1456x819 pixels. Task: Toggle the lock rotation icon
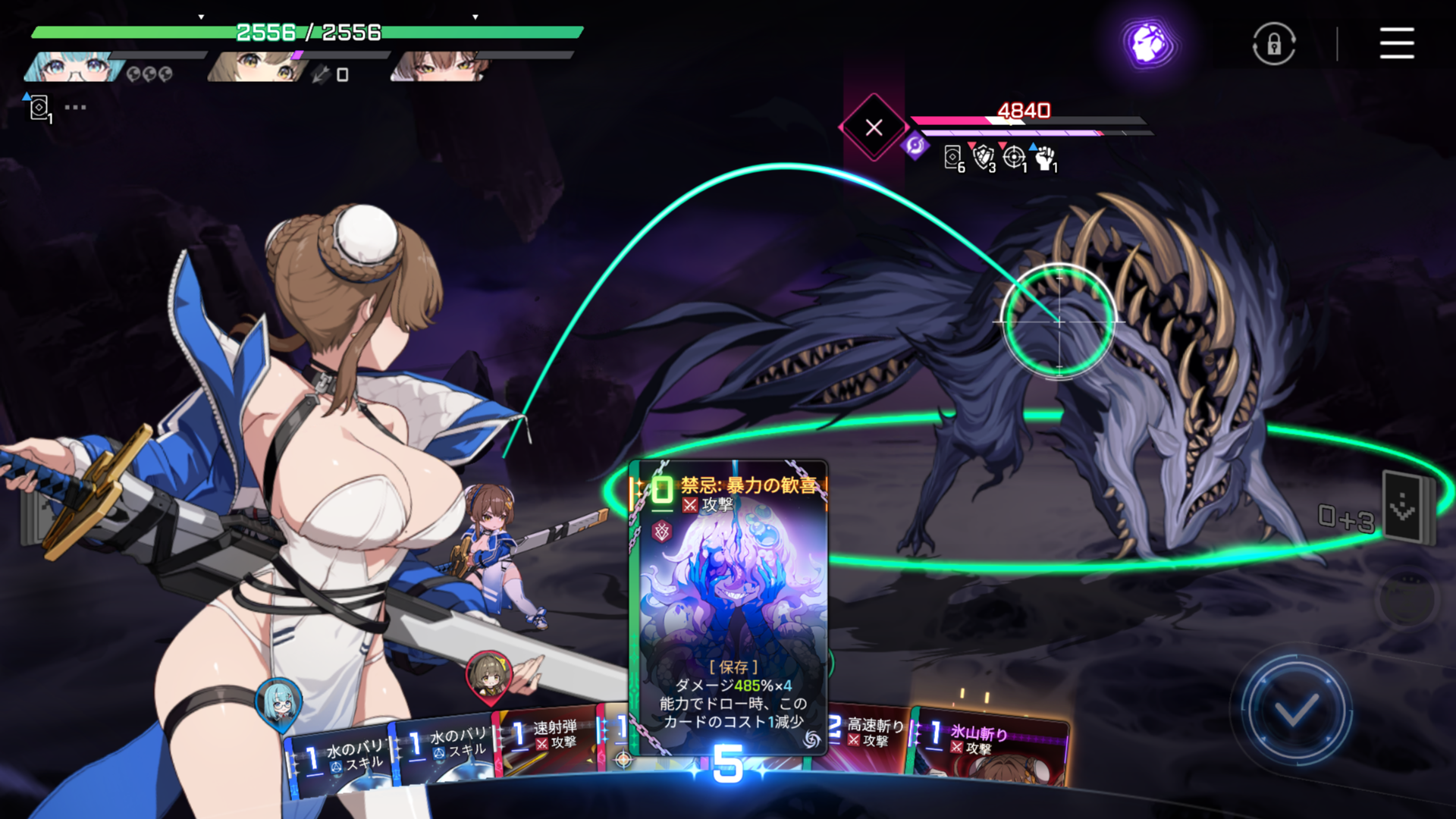pyautogui.click(x=1274, y=44)
